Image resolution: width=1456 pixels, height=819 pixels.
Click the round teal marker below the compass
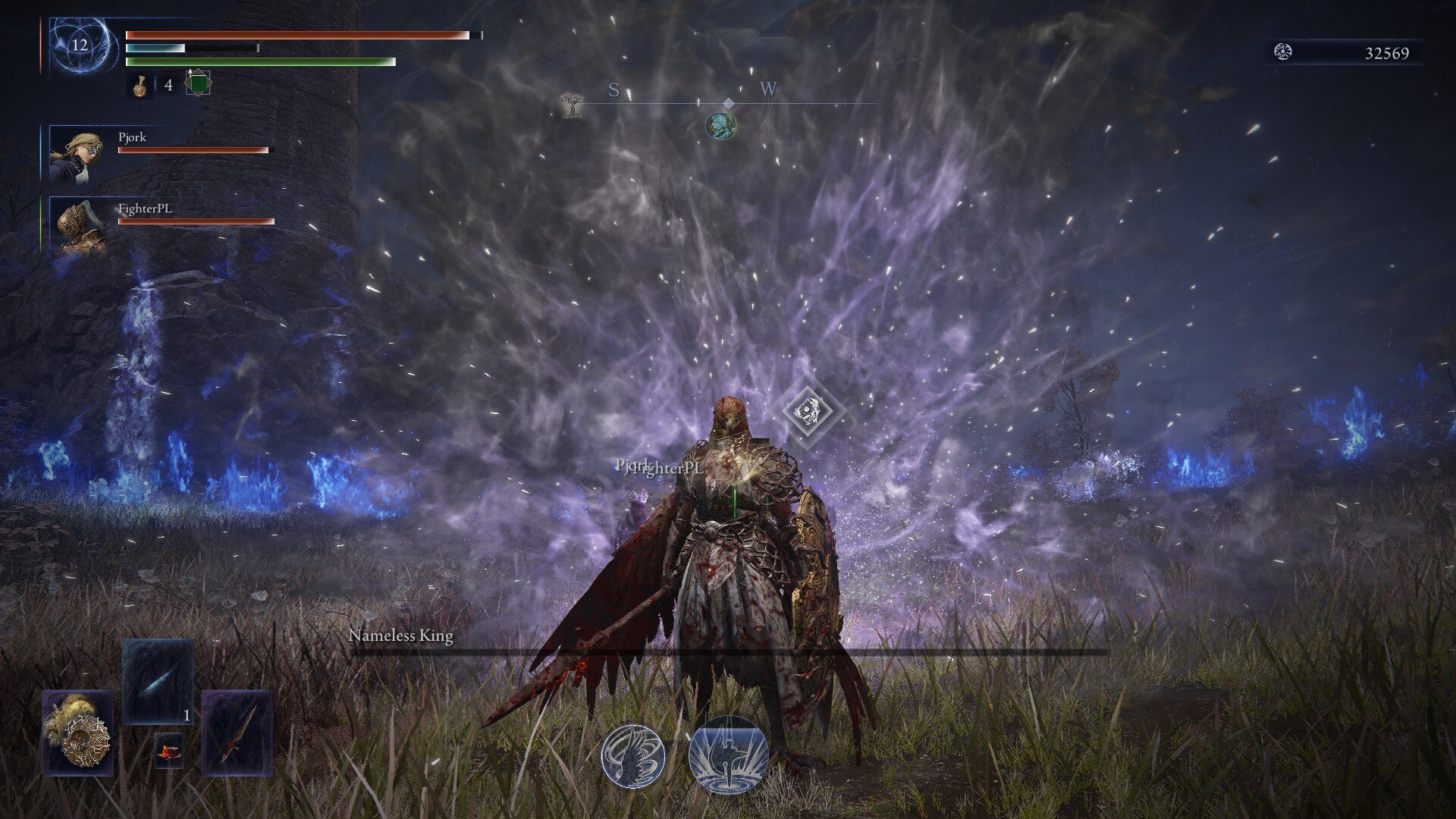[720, 125]
